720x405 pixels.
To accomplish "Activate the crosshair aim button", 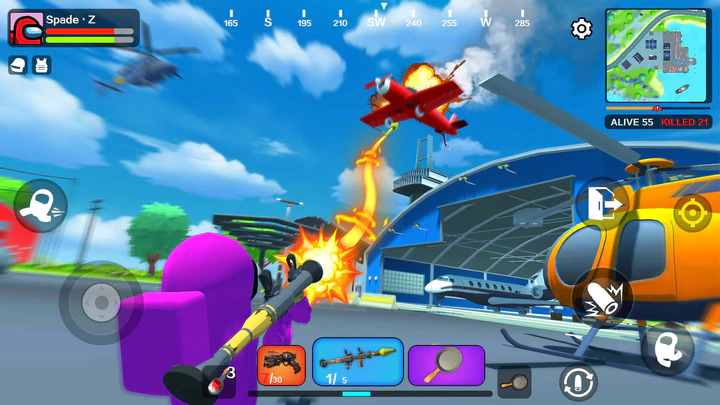I will [691, 212].
